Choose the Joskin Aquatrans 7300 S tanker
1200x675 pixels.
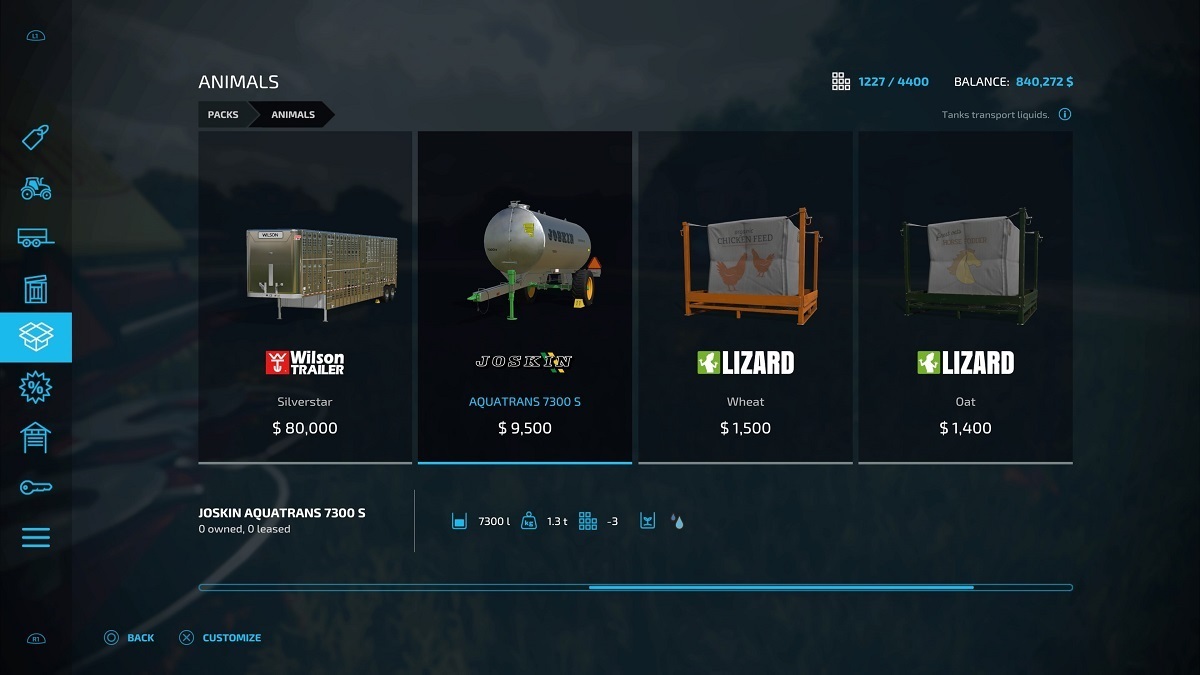pos(525,297)
